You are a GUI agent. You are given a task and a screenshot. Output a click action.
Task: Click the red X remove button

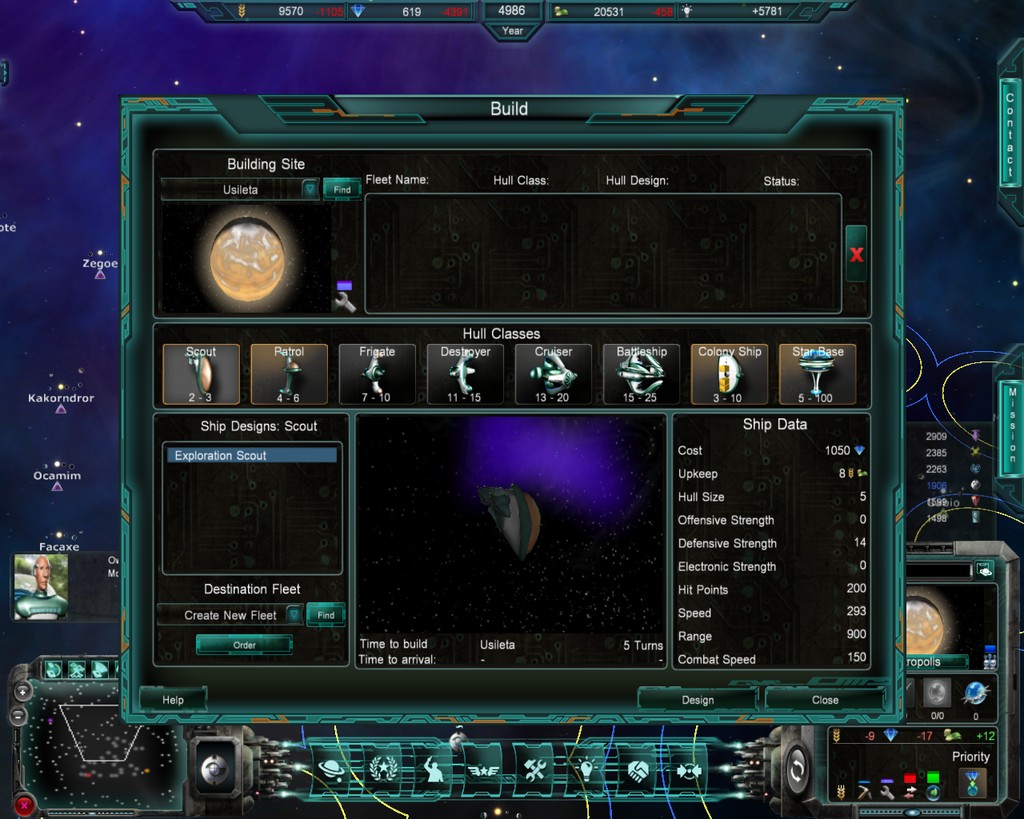856,254
